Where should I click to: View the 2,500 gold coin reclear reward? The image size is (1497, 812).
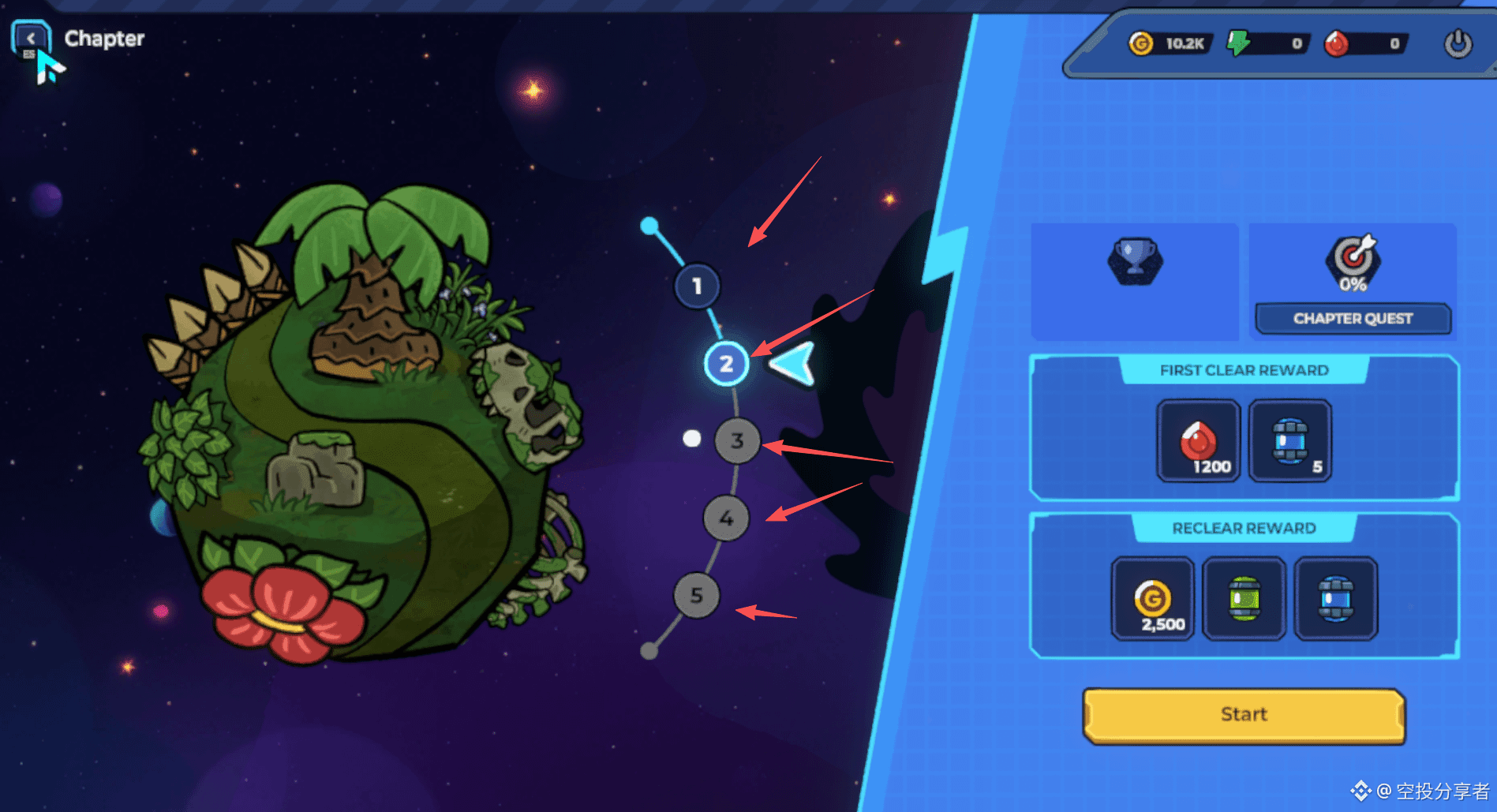1152,598
